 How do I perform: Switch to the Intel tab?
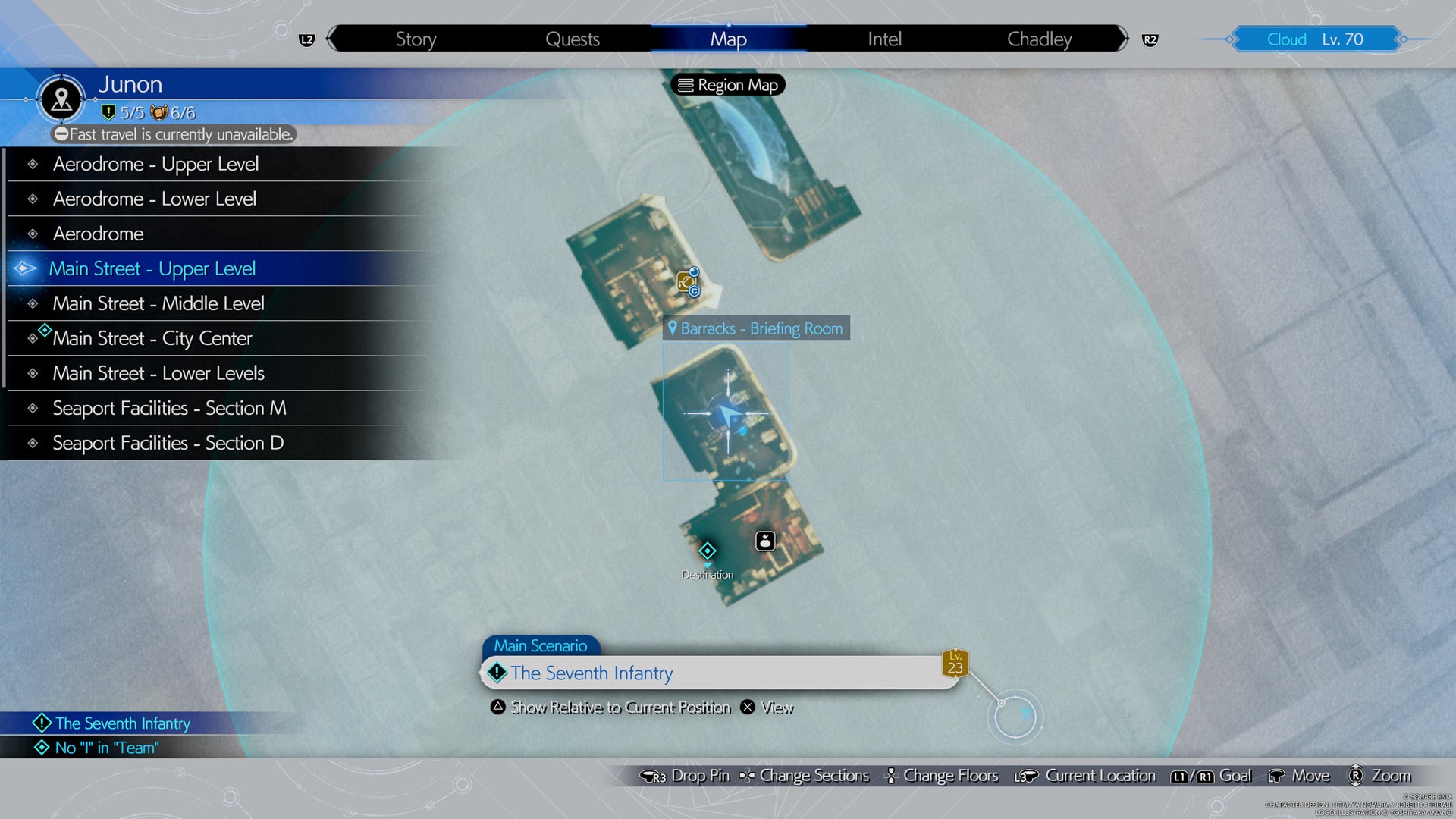click(884, 39)
